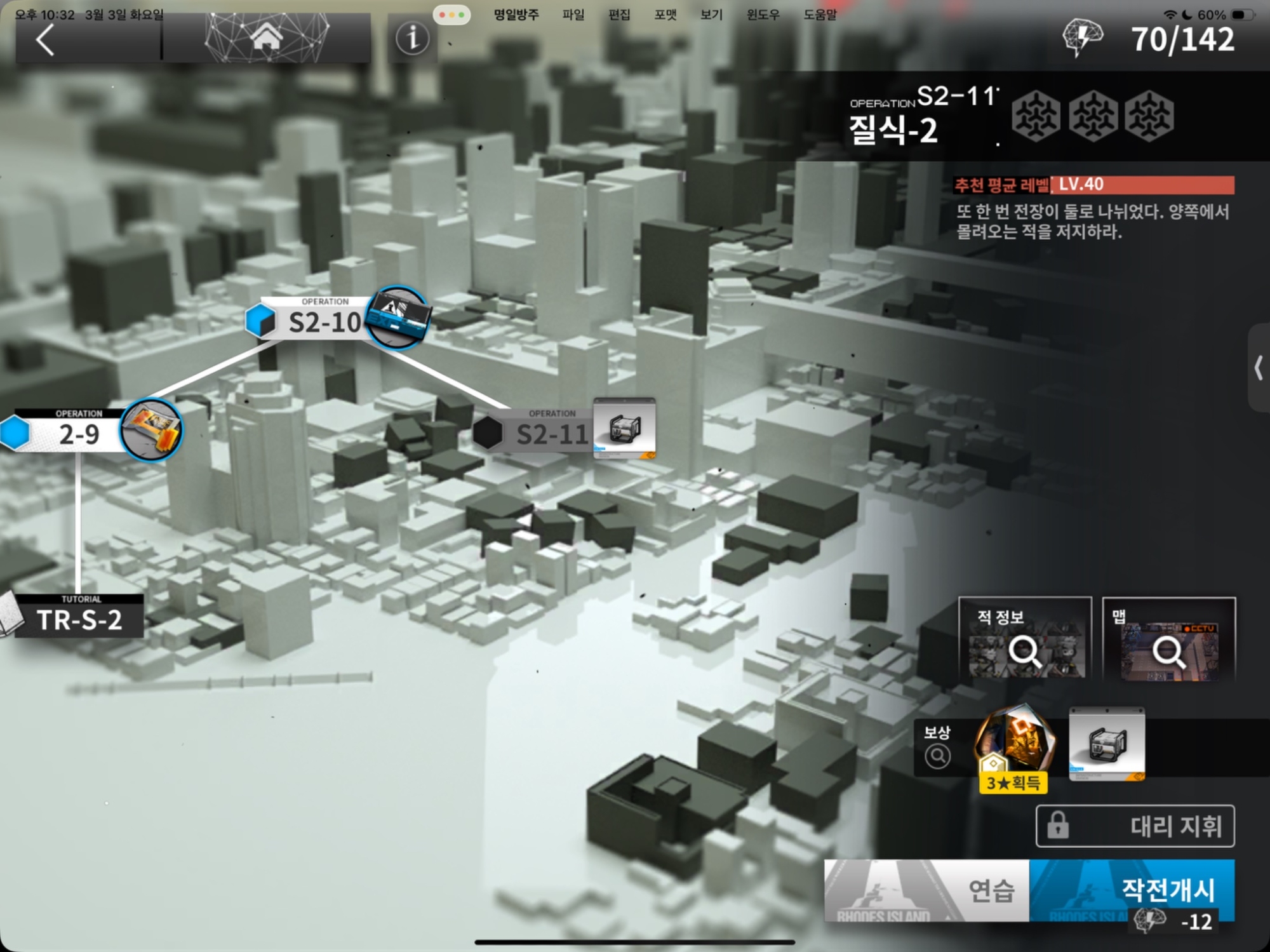
Task: View enemy info (적 정보)
Action: point(1025,639)
